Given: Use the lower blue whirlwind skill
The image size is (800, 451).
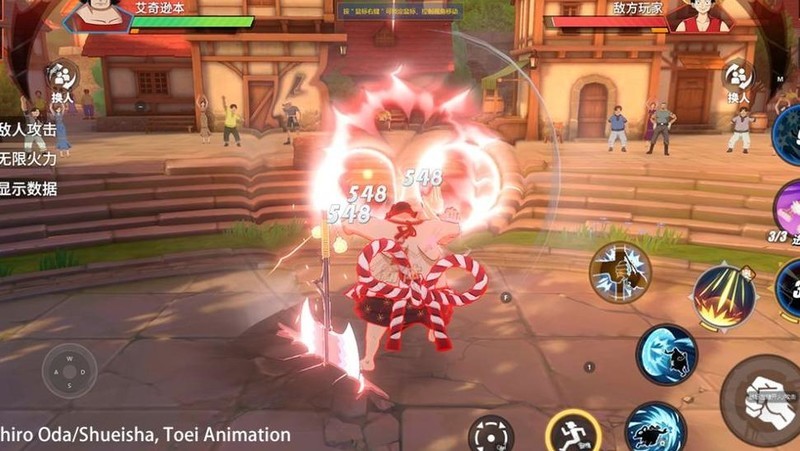Looking at the screenshot, I should tap(655, 428).
